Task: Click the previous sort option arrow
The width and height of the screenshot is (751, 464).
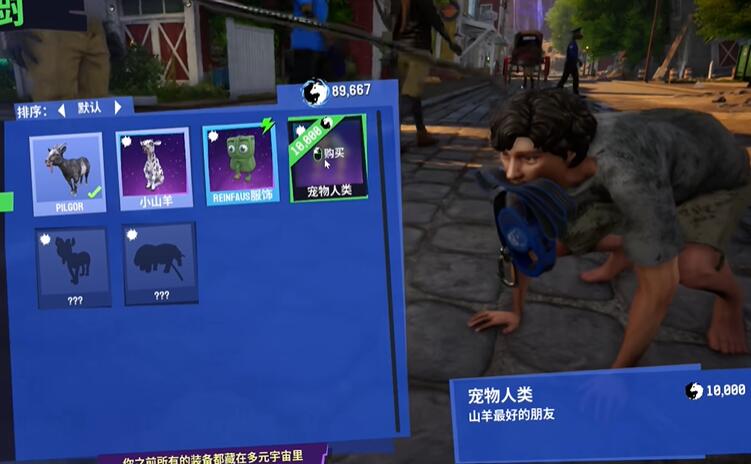Action: (x=61, y=109)
